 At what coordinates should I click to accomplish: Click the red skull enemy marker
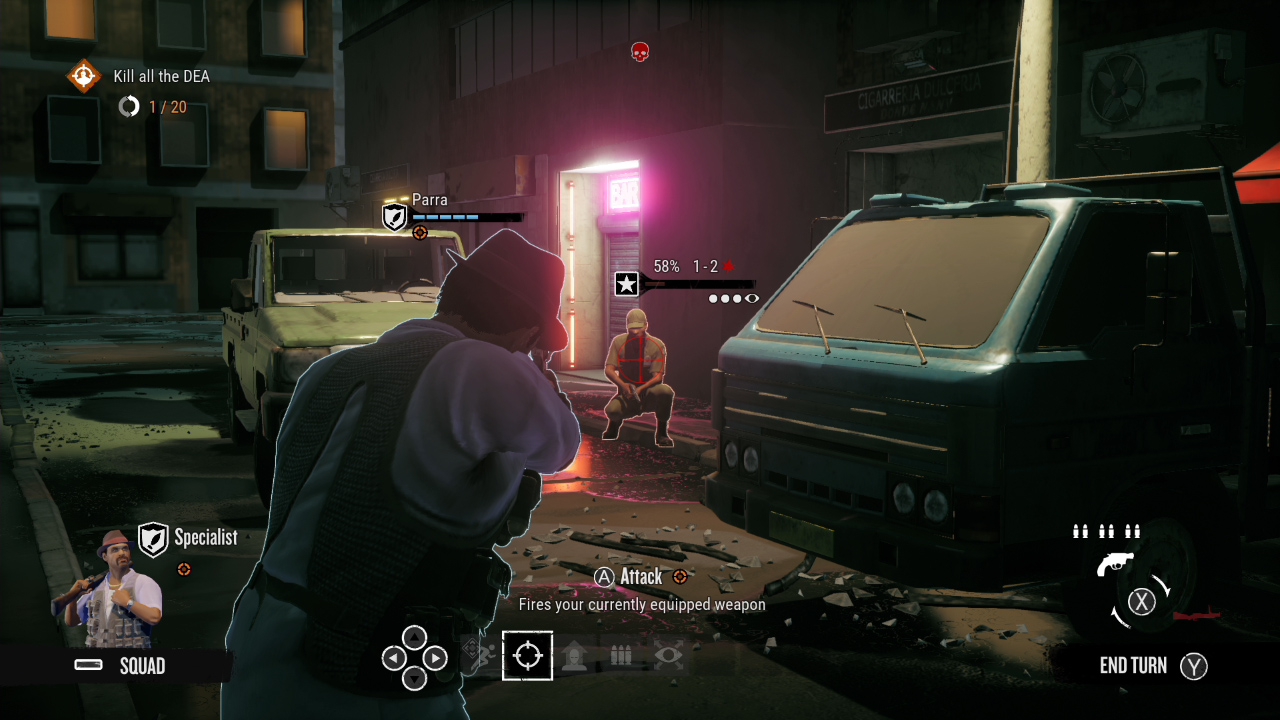[640, 52]
